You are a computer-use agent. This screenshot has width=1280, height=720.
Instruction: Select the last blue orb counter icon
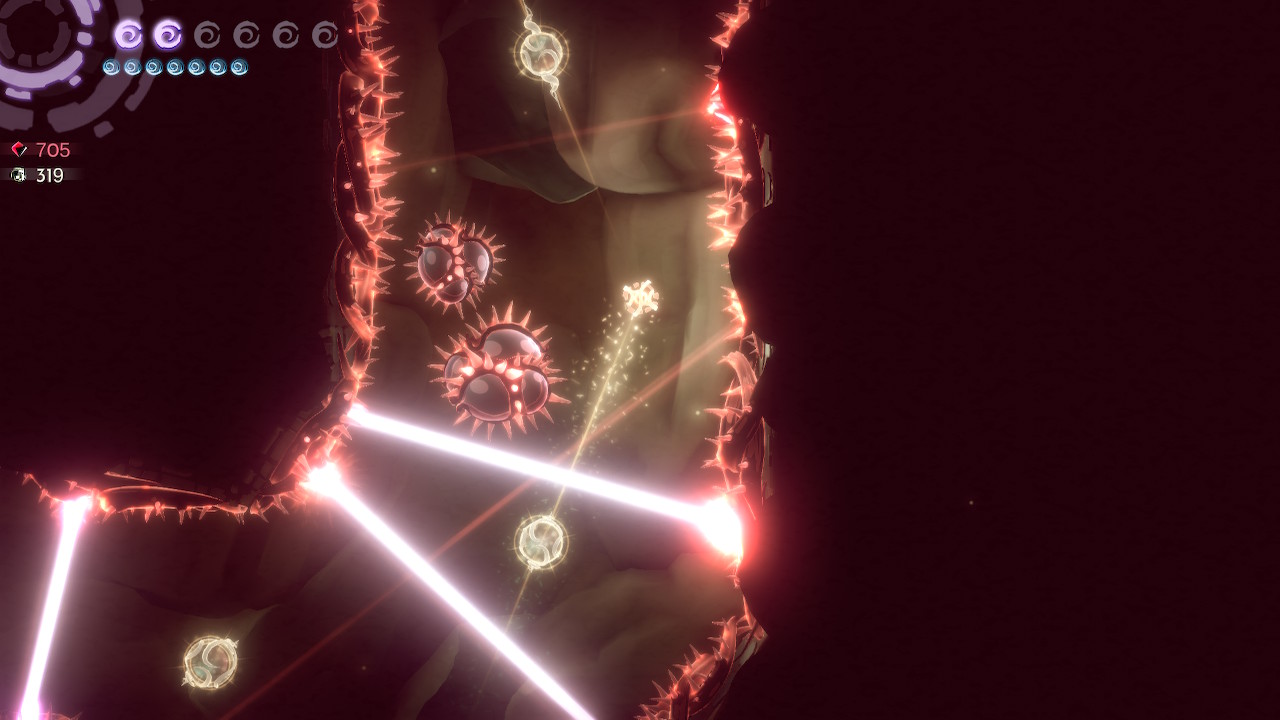[x=239, y=67]
